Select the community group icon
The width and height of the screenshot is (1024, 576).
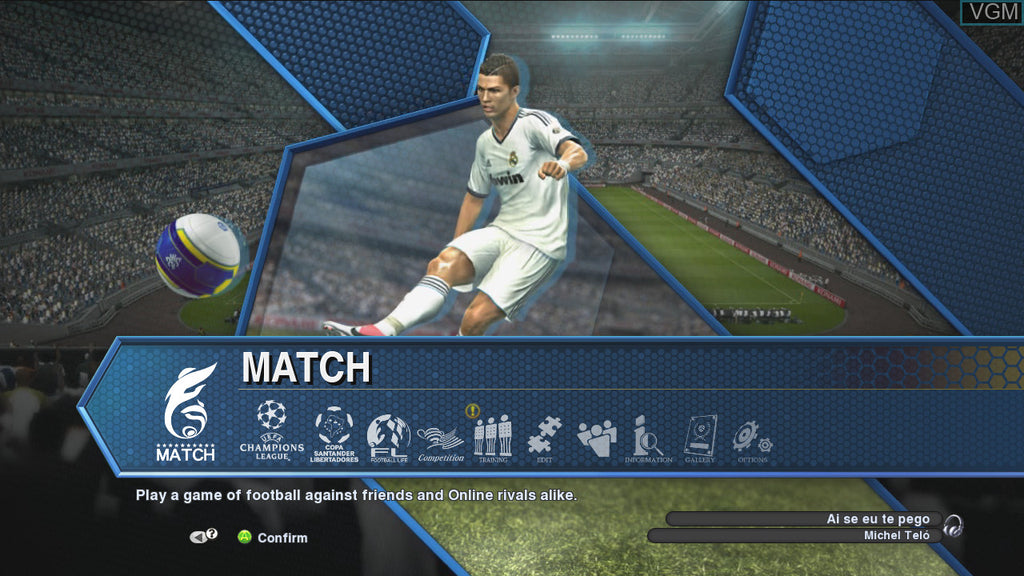(597, 438)
